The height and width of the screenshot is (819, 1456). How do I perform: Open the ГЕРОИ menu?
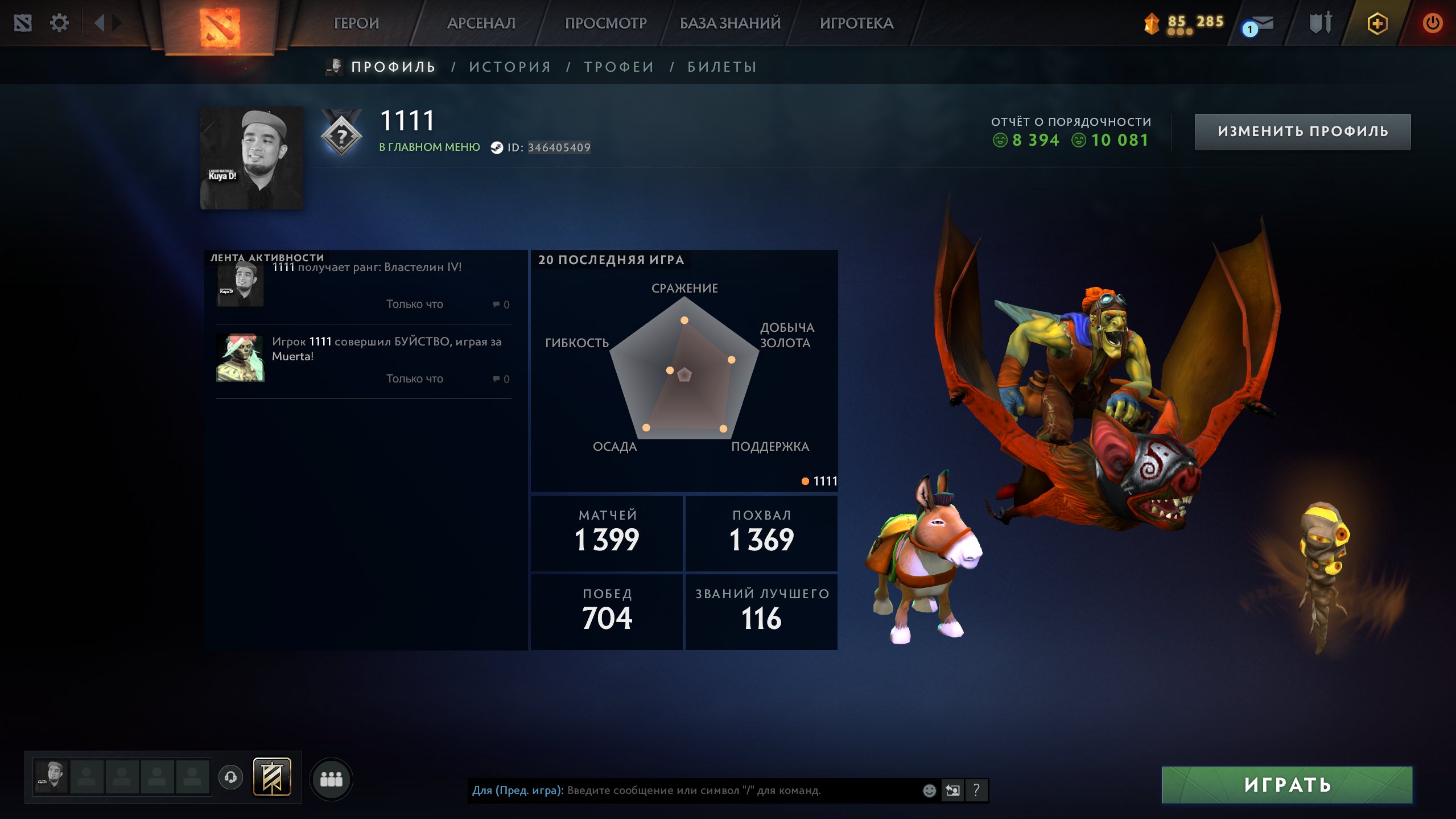[356, 23]
